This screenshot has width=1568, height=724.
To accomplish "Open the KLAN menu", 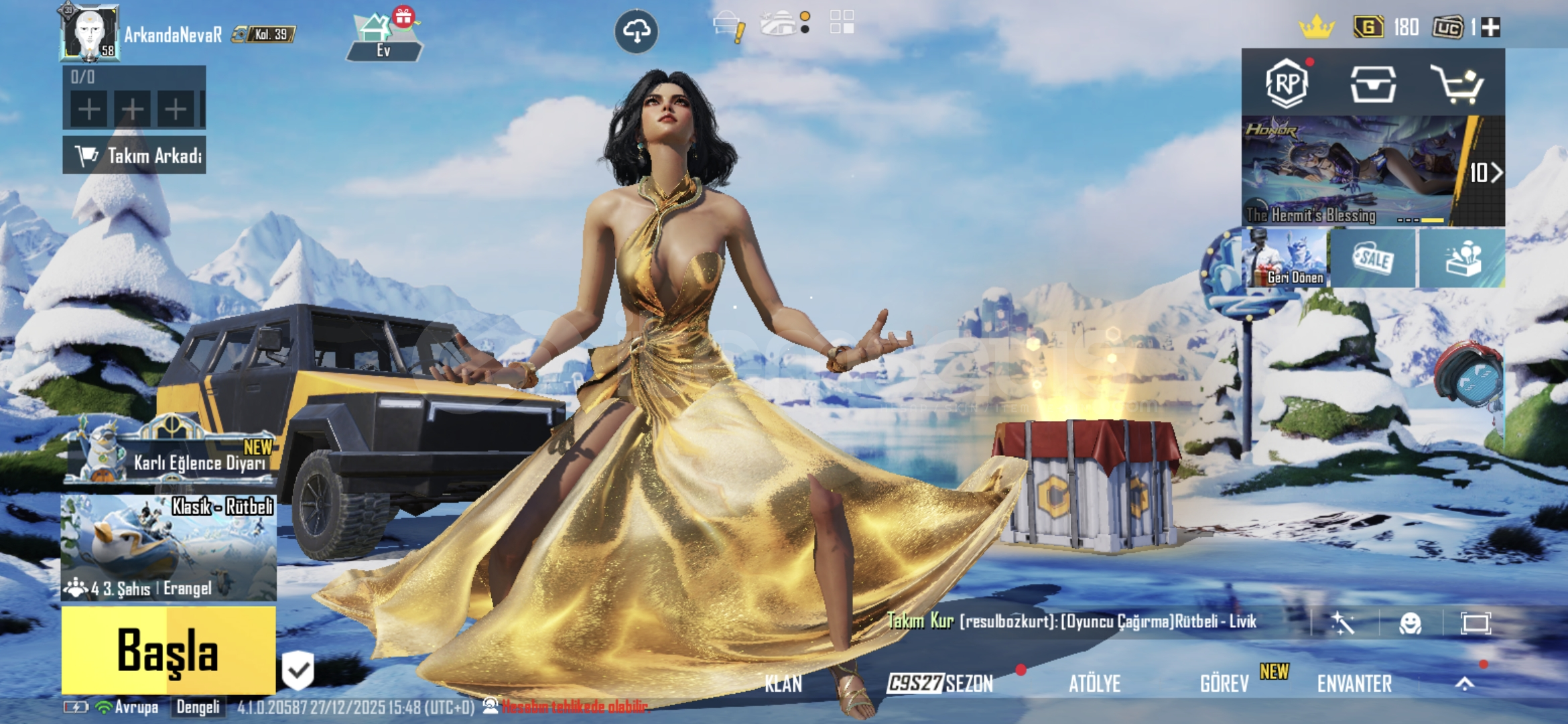I will point(783,684).
